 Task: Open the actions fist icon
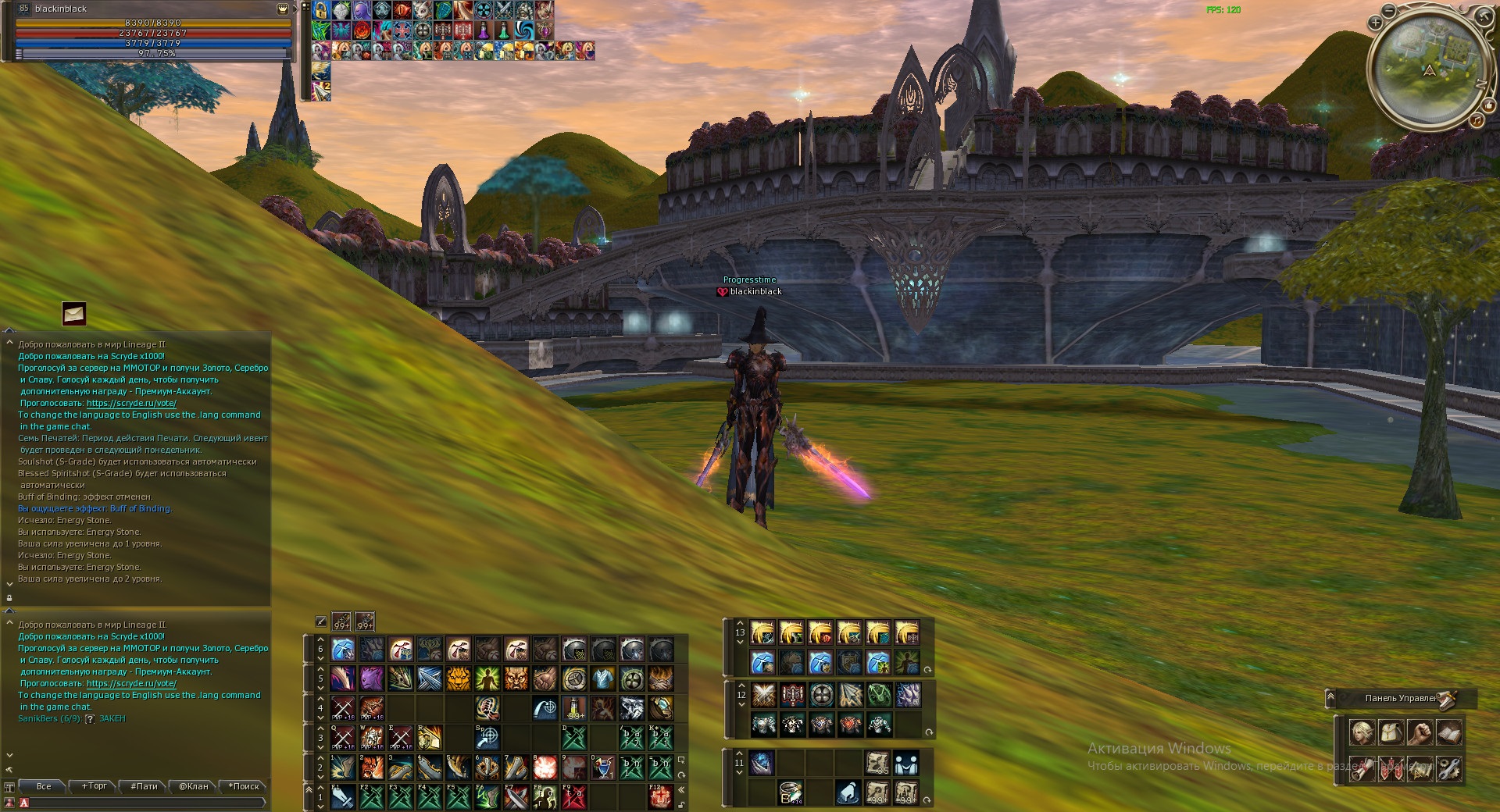(x=1420, y=734)
